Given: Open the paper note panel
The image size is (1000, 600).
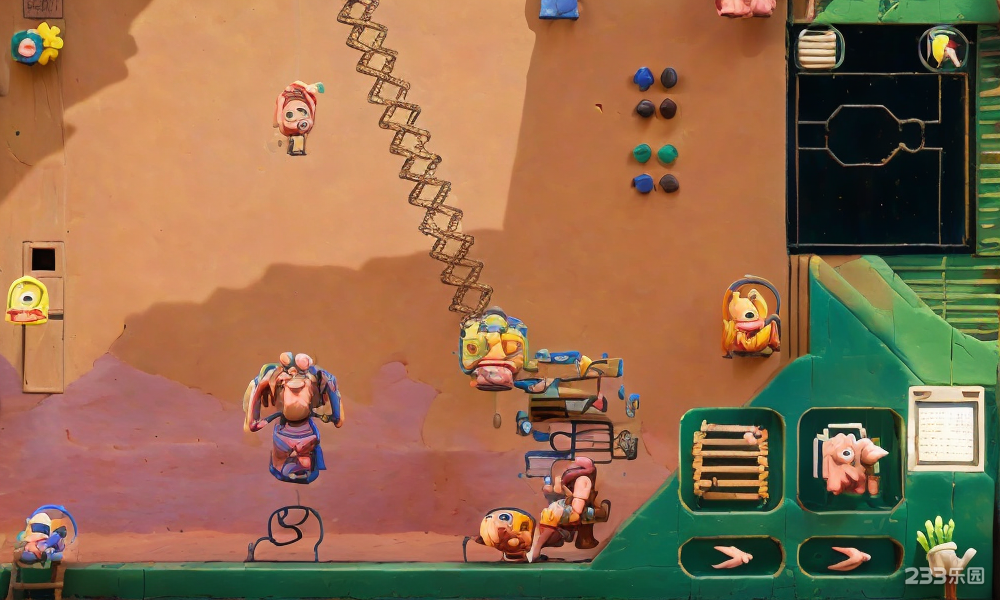Looking at the screenshot, I should pyautogui.click(x=946, y=428).
